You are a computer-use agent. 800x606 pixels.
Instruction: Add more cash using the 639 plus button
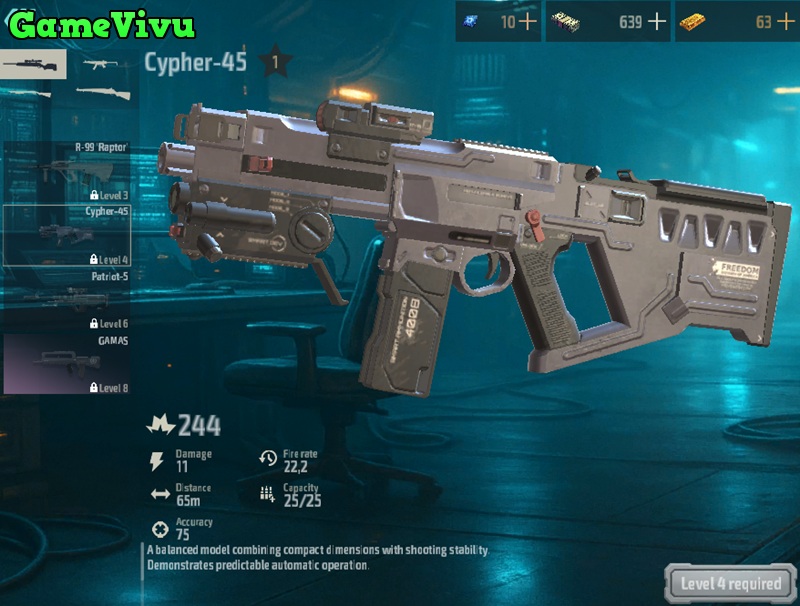pos(657,22)
